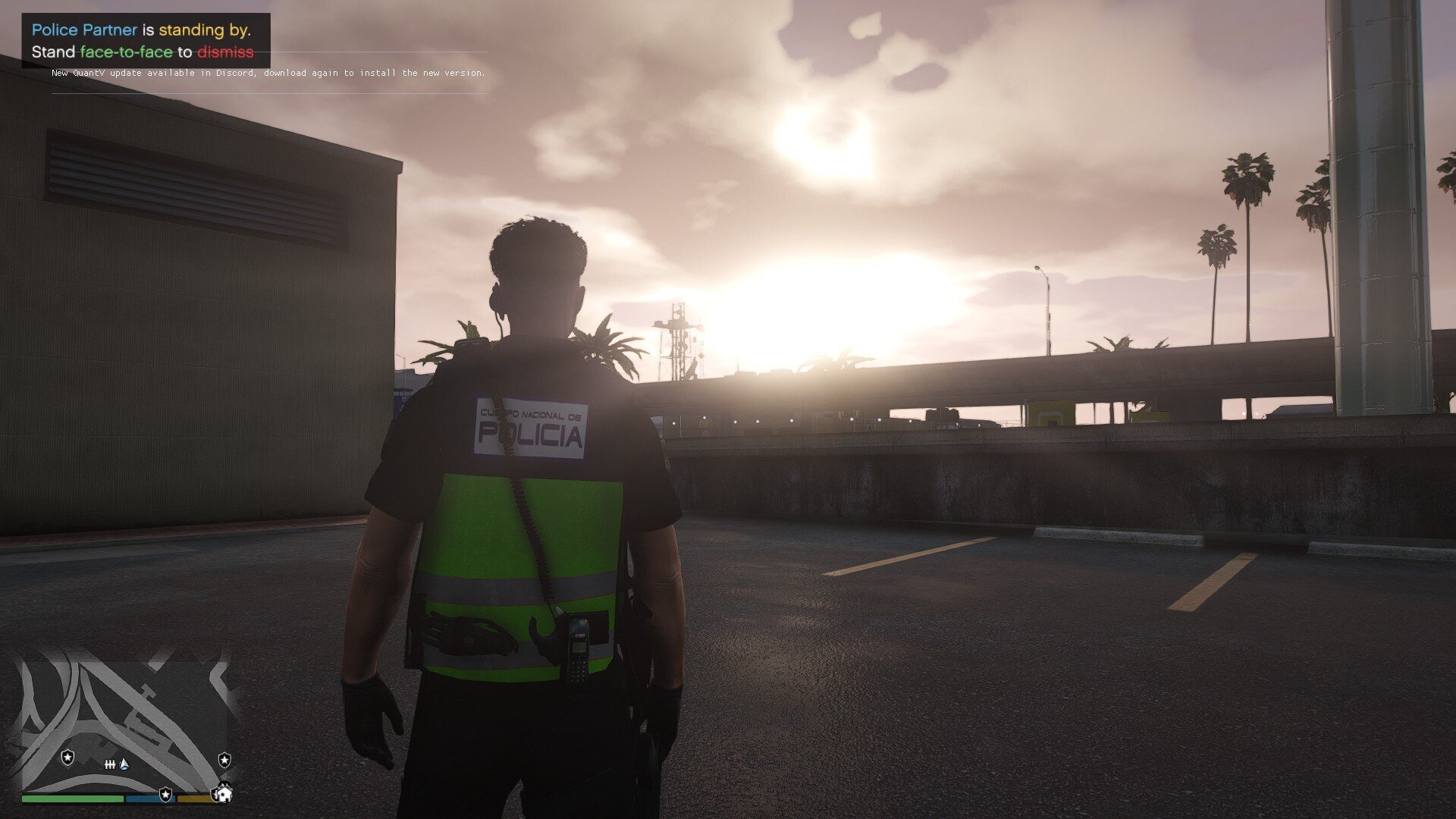The width and height of the screenshot is (1456, 819).
Task: Open the minimap
Action: pos(125,724)
